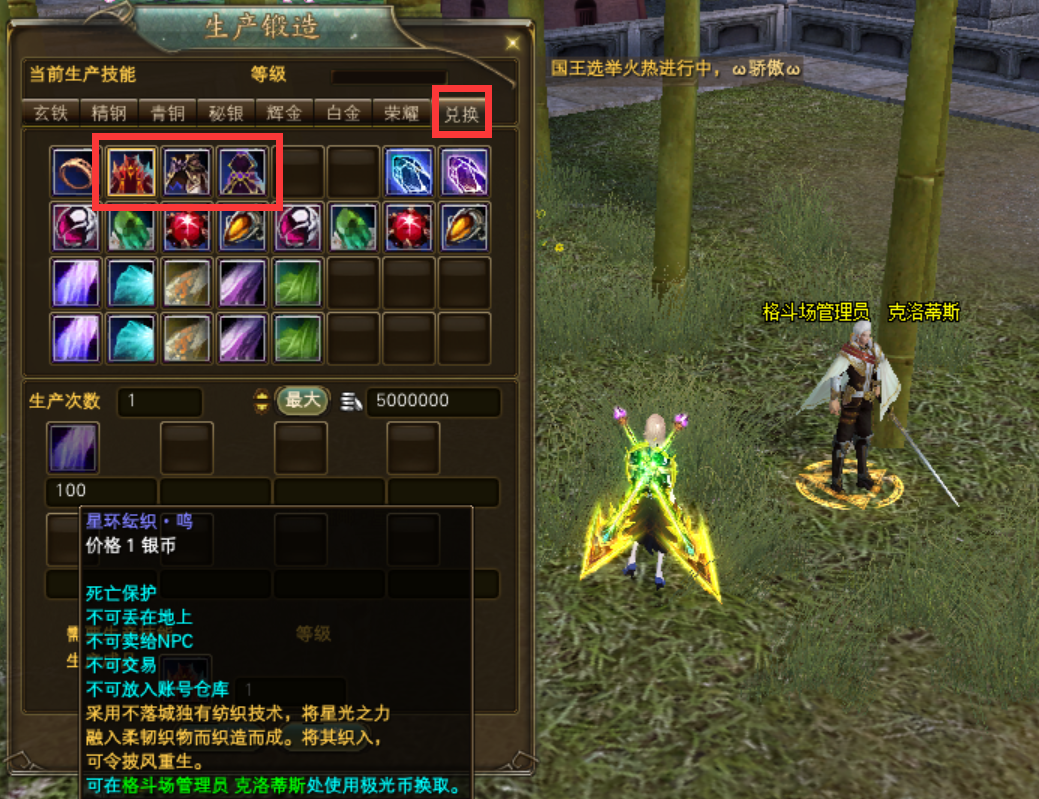Focus the 生产次数 quantity field
The height and width of the screenshot is (799, 1039).
click(160, 401)
